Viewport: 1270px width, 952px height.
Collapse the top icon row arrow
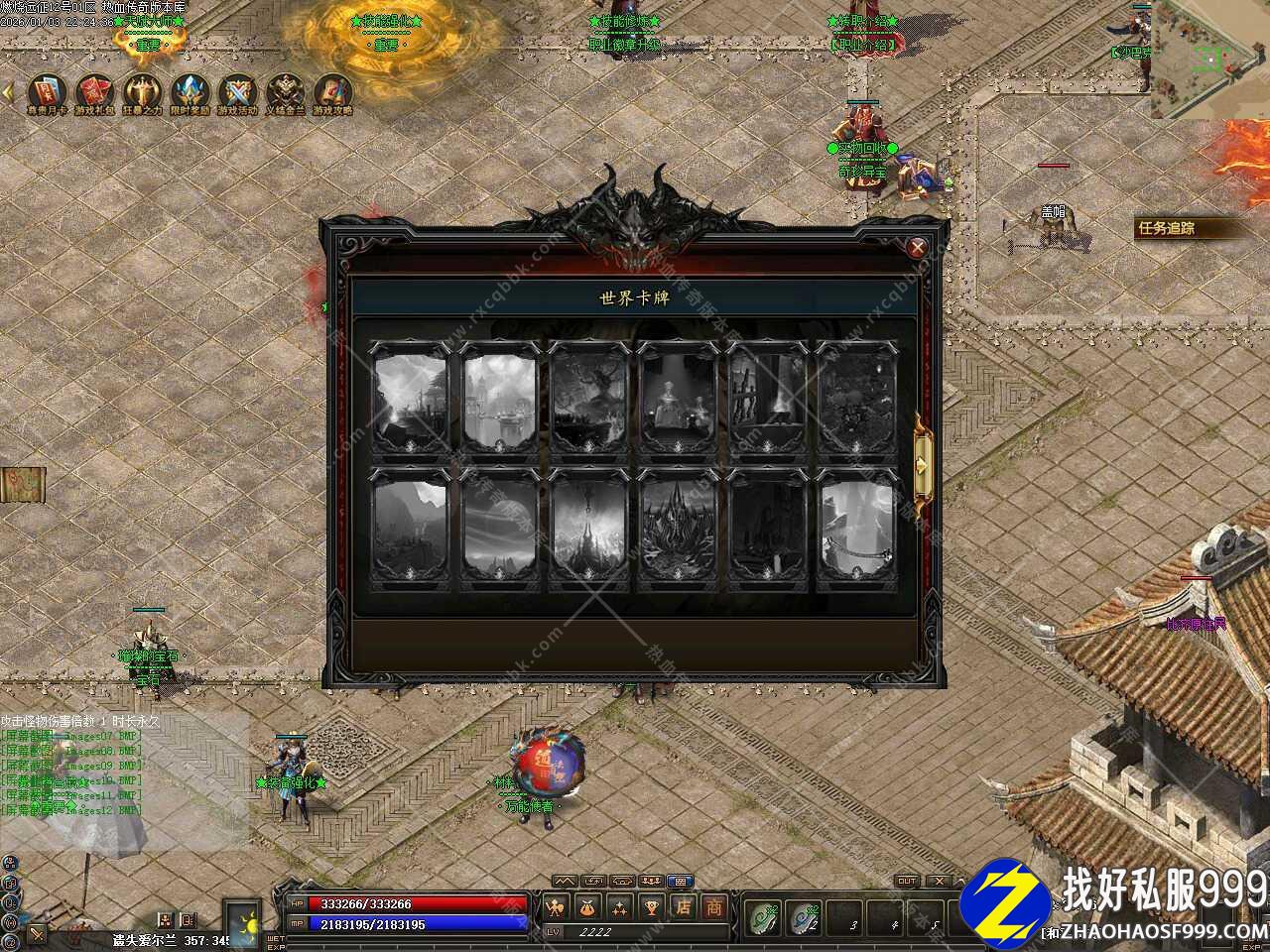8,91
